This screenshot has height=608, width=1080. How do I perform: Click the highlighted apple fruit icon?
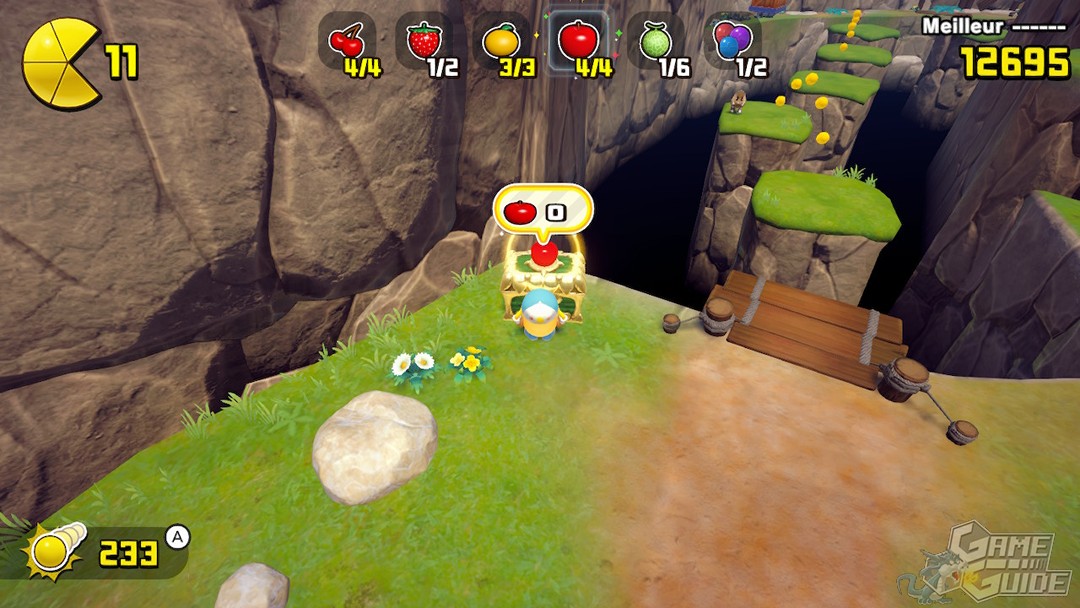578,40
